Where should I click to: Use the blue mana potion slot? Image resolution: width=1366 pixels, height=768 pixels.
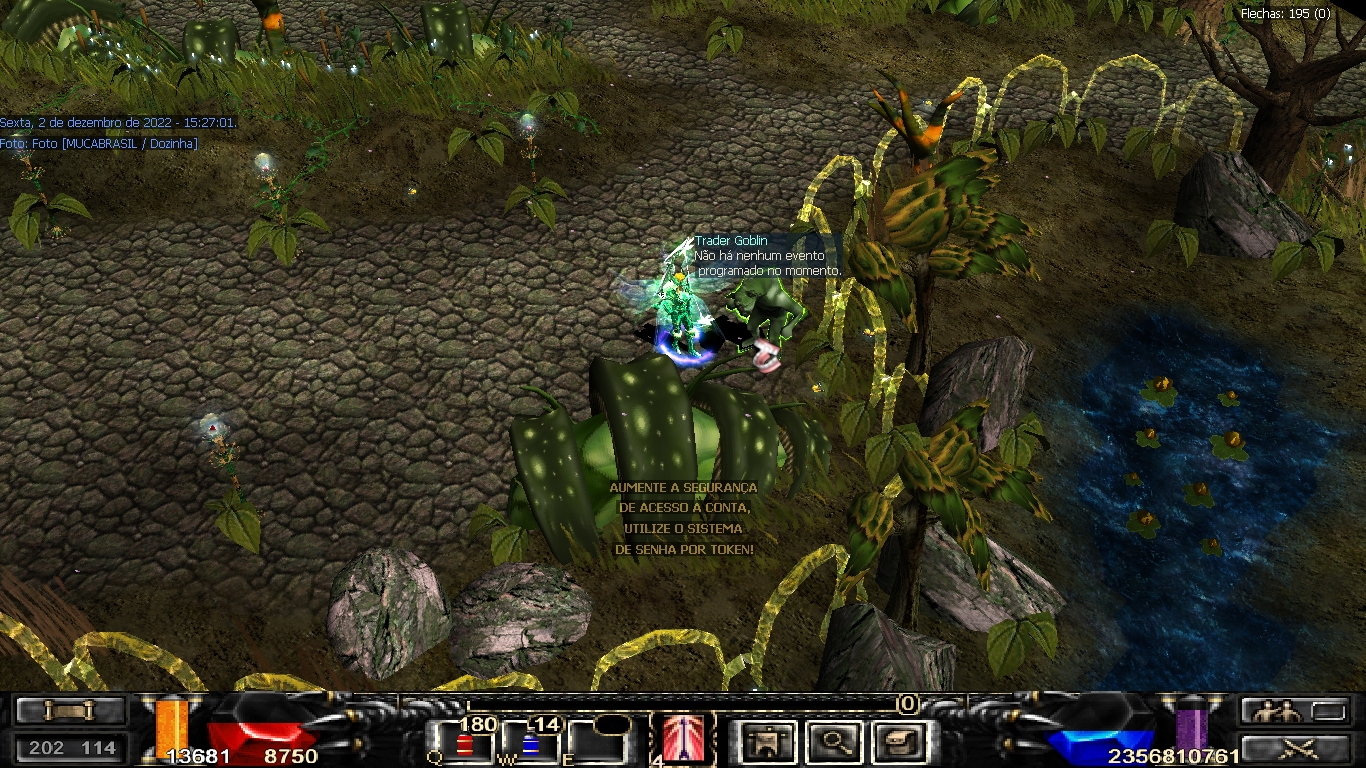[x=531, y=743]
